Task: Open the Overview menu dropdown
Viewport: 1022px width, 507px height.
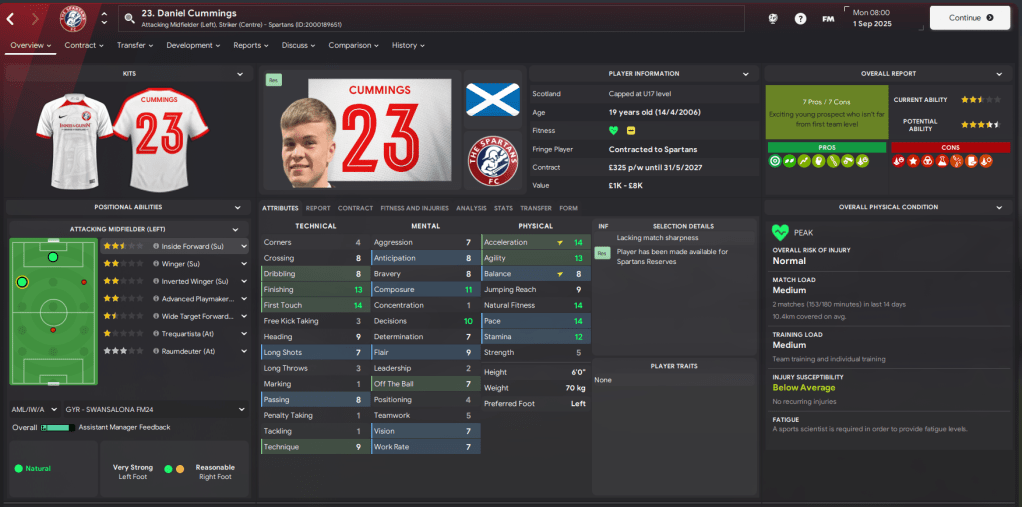Action: click(x=29, y=45)
